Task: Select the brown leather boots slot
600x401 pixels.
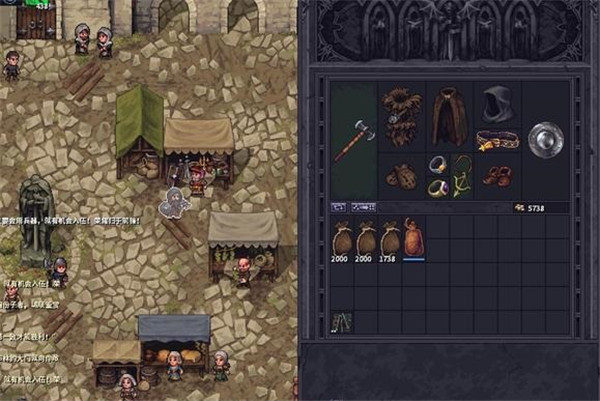Action: coord(496,176)
